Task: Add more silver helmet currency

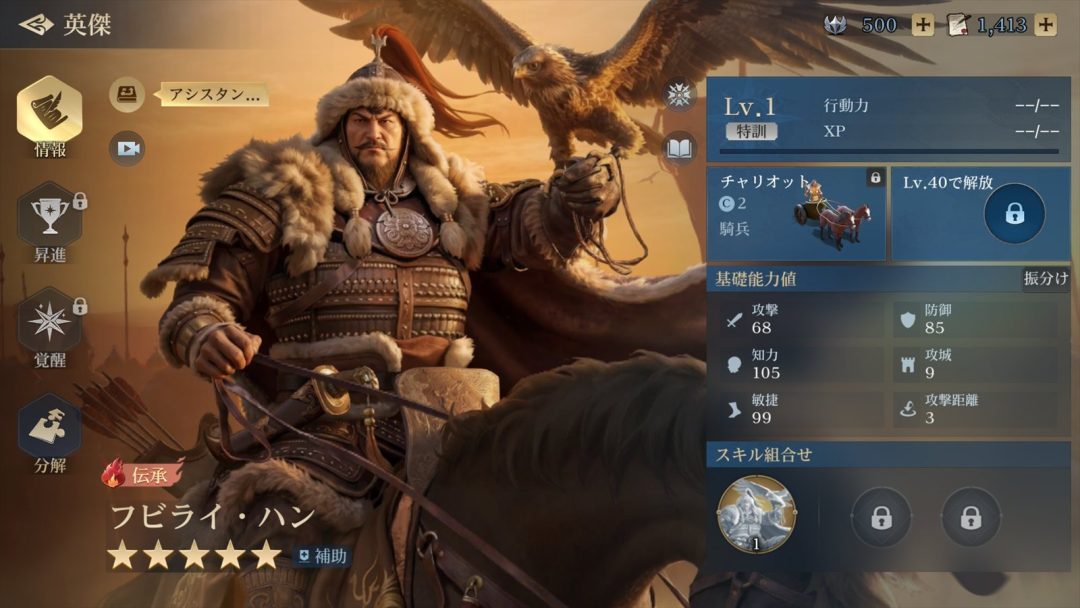Action: tap(922, 25)
